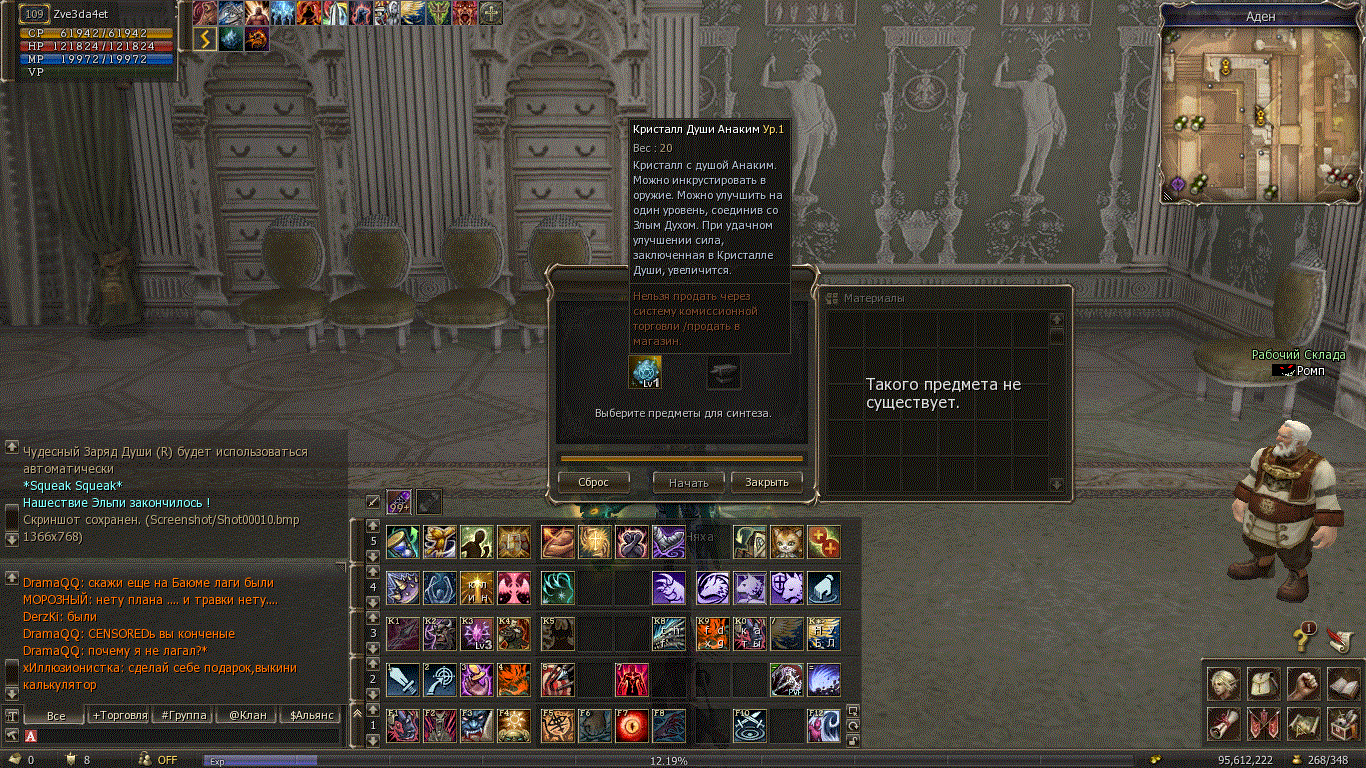Use the F7 red eye skill
The width and height of the screenshot is (1366, 768).
coord(631,726)
